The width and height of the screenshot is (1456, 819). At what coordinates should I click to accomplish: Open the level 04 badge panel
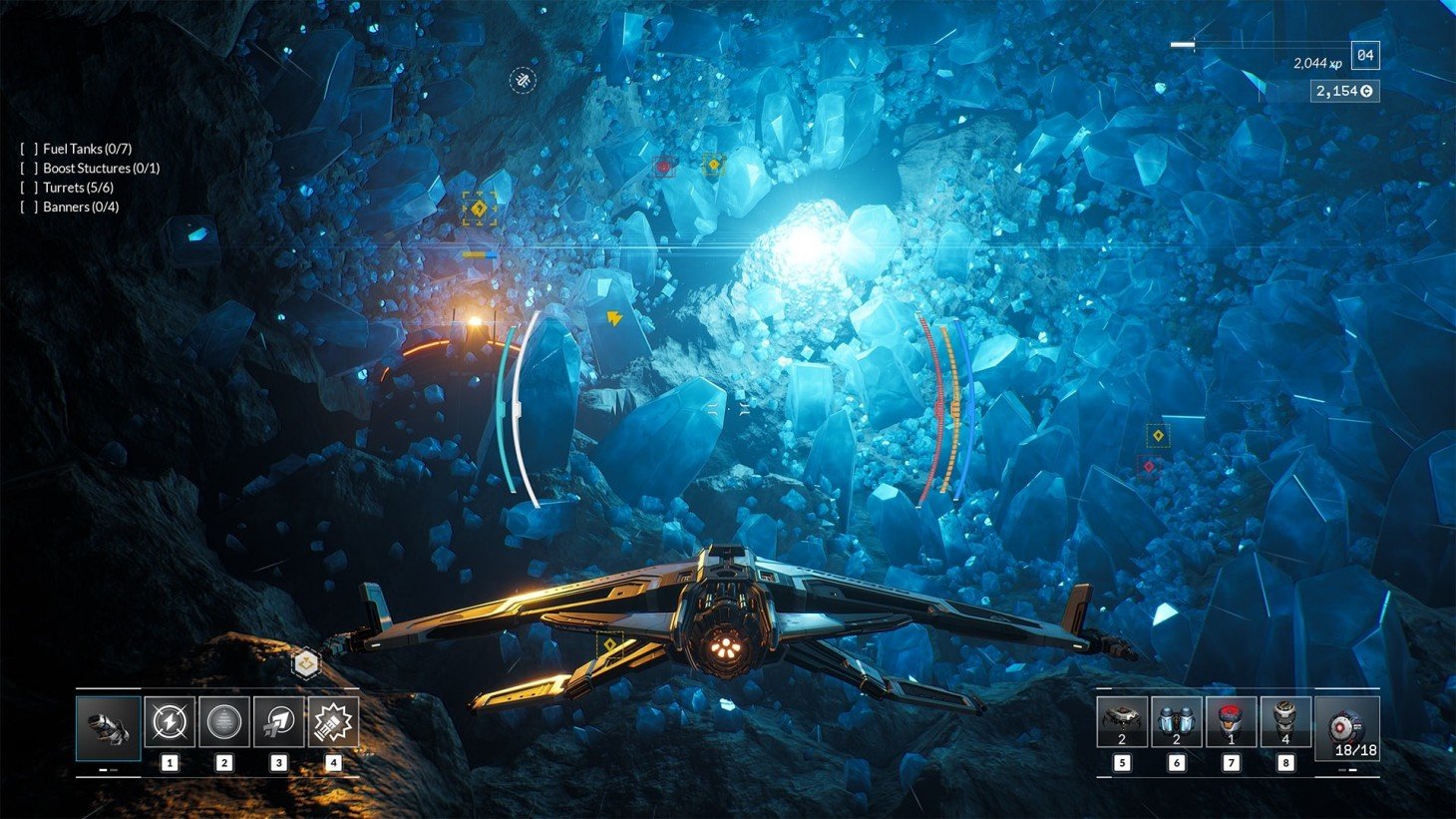pos(1368,57)
